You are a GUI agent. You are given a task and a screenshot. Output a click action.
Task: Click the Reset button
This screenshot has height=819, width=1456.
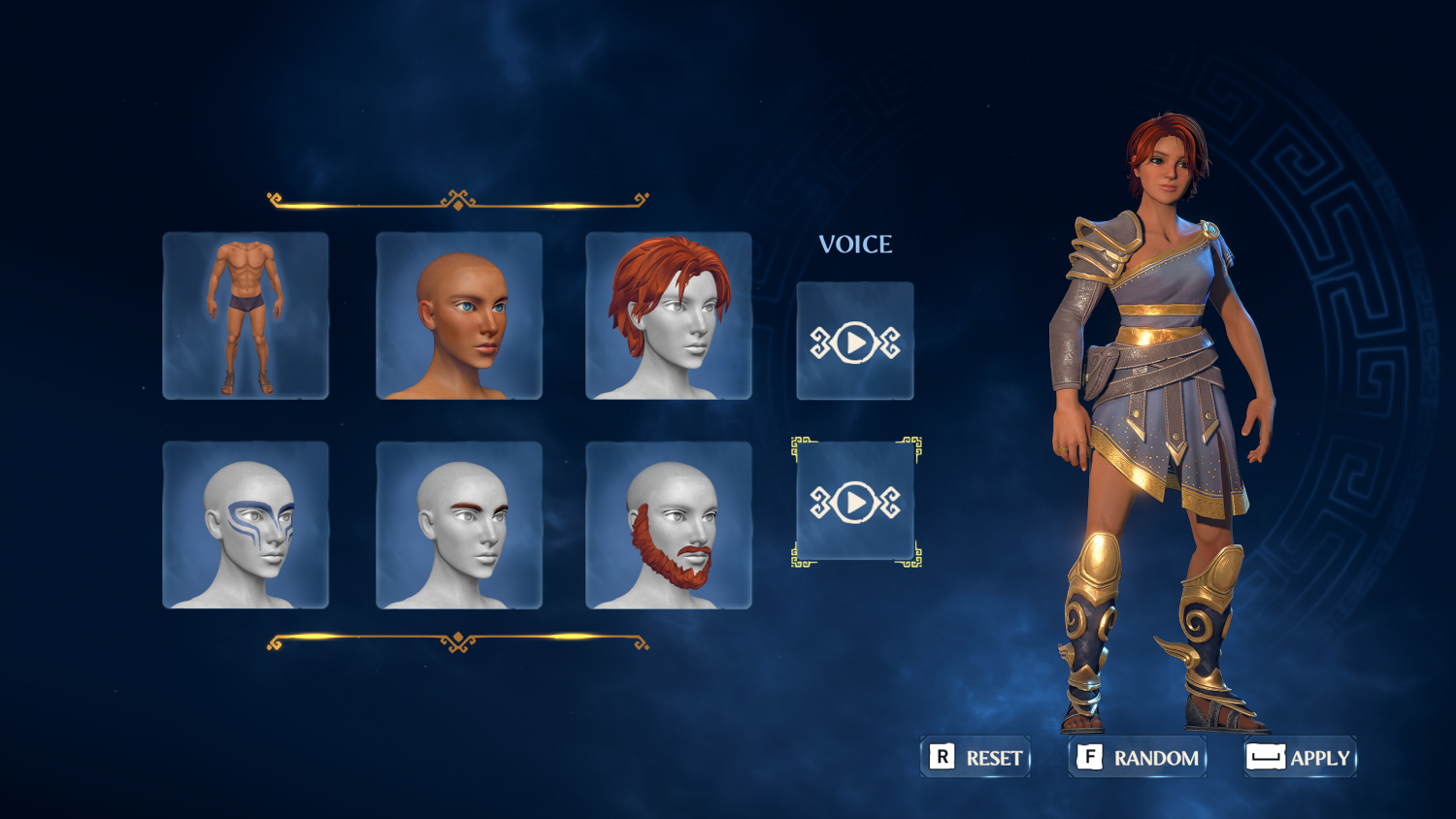point(976,757)
